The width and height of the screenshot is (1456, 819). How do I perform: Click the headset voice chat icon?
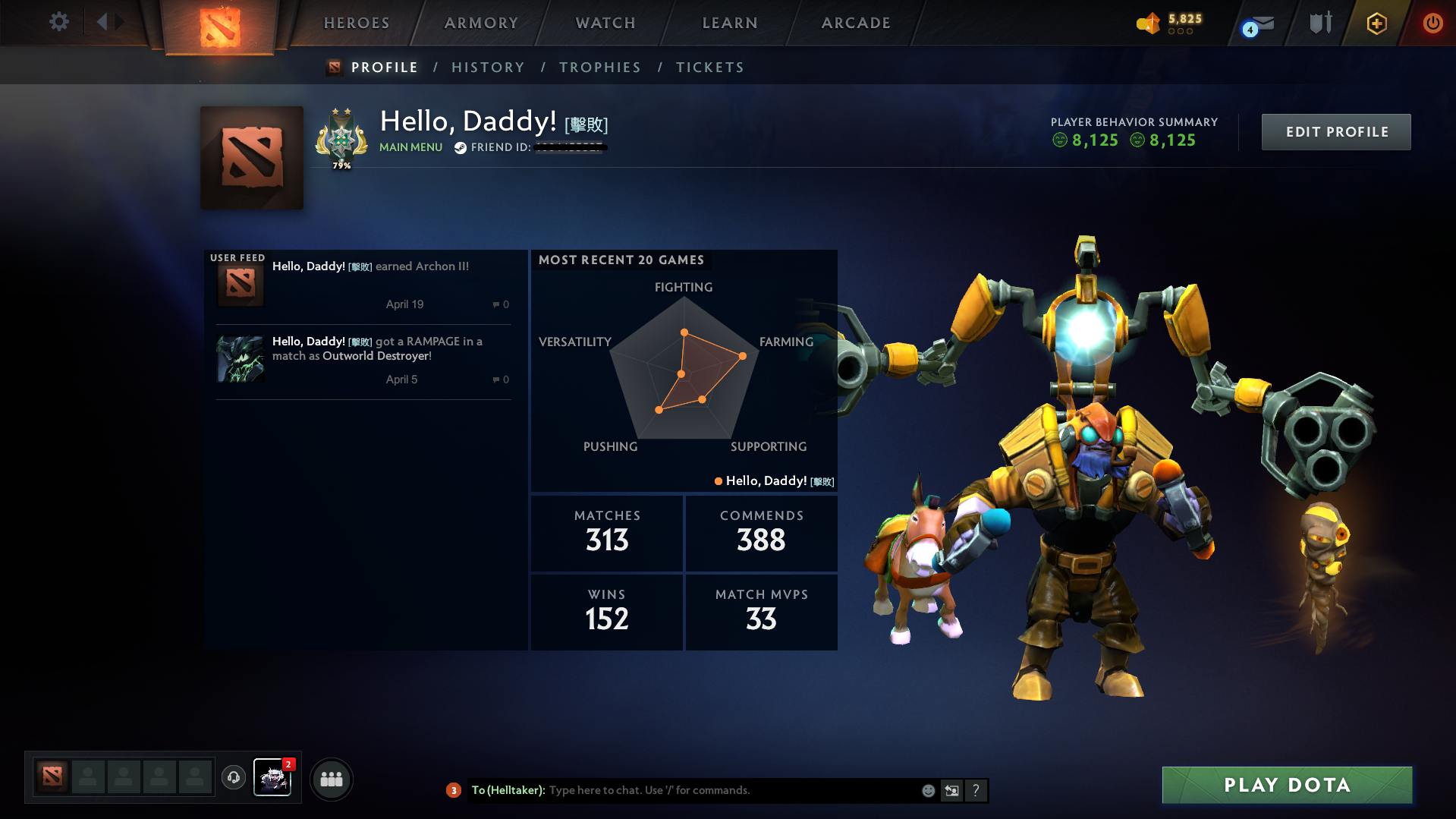point(233,778)
